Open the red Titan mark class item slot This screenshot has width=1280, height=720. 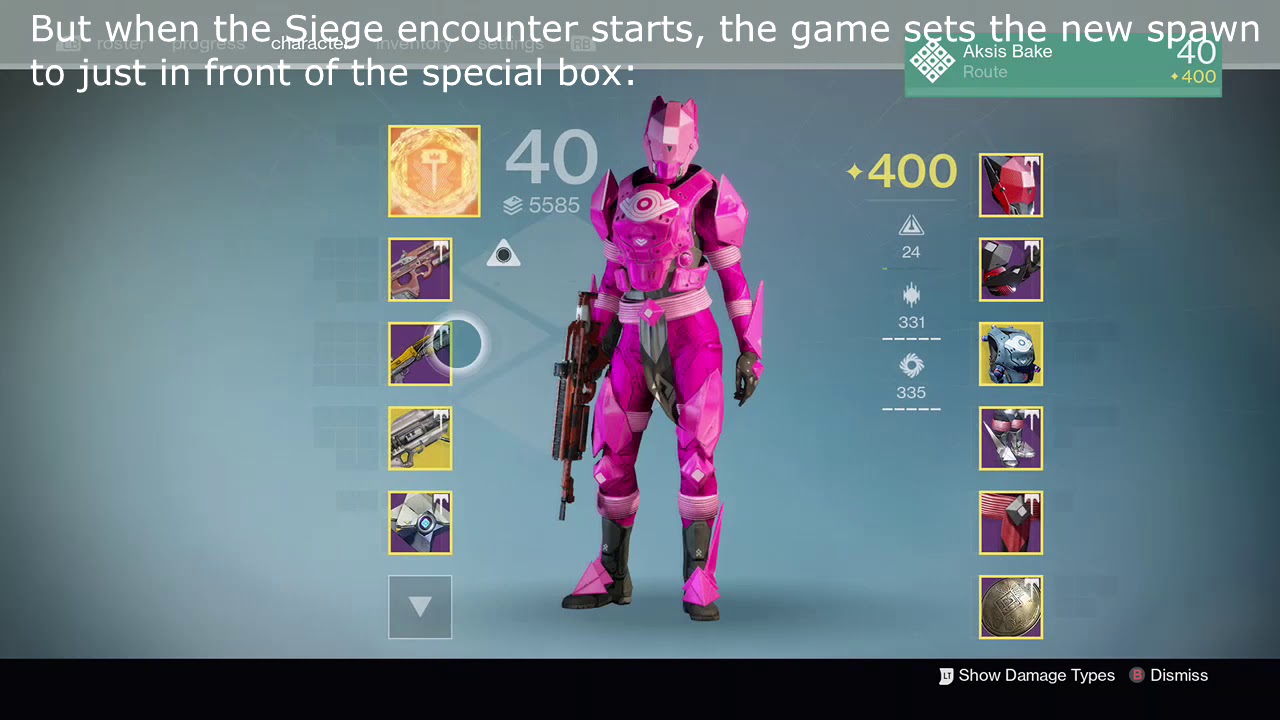click(1010, 522)
